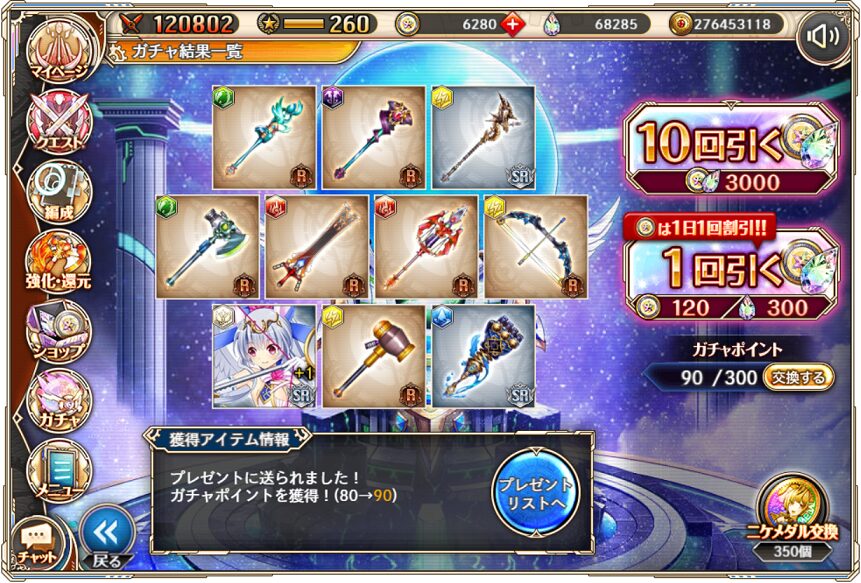Pull the 10回引く gacha button

coord(730,152)
